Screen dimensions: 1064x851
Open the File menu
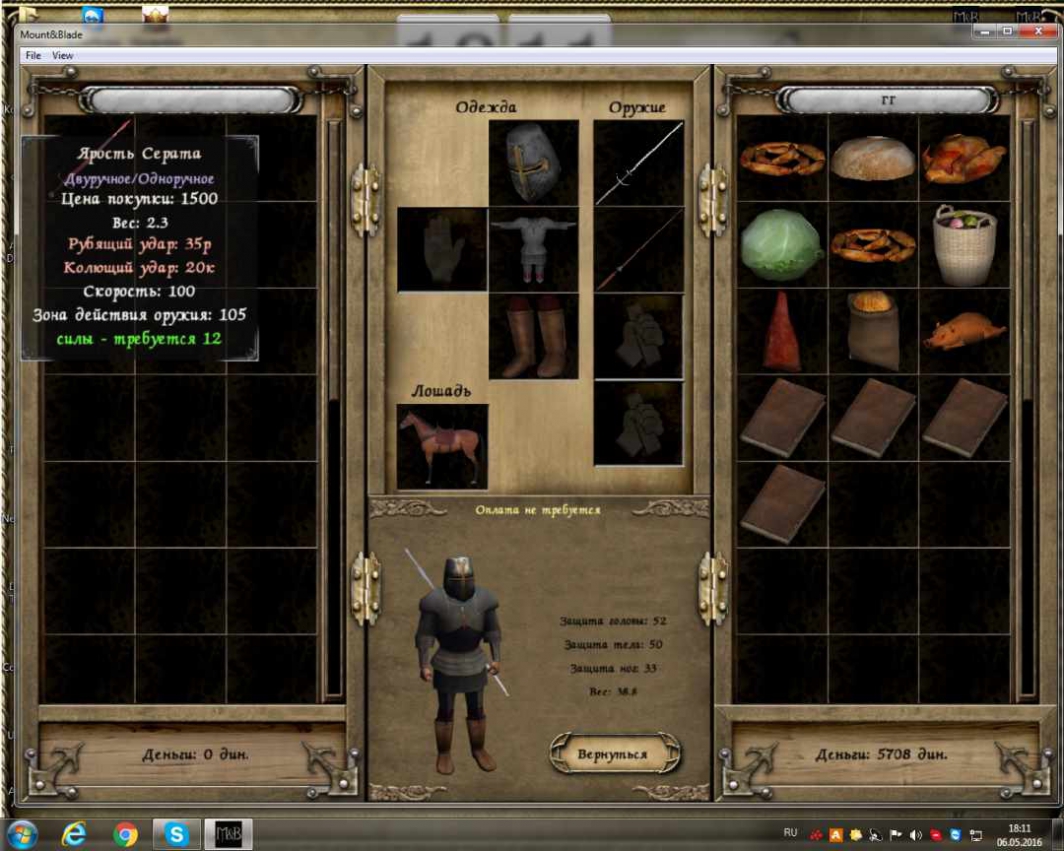[x=33, y=56]
